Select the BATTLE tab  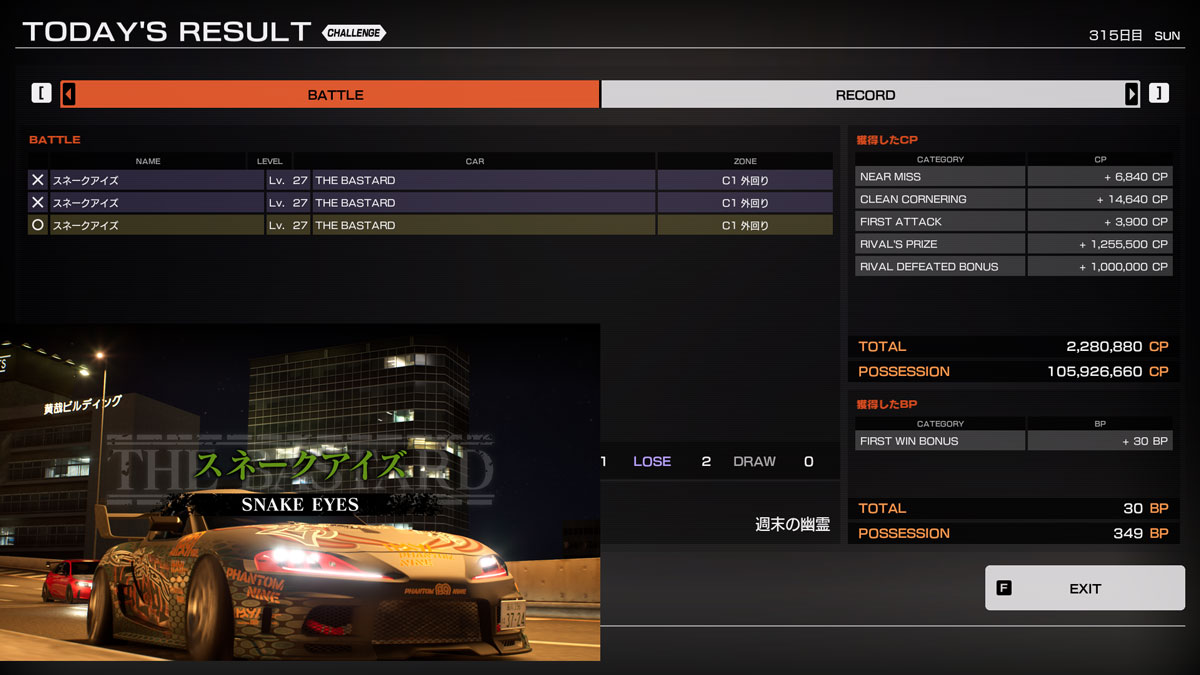(335, 95)
